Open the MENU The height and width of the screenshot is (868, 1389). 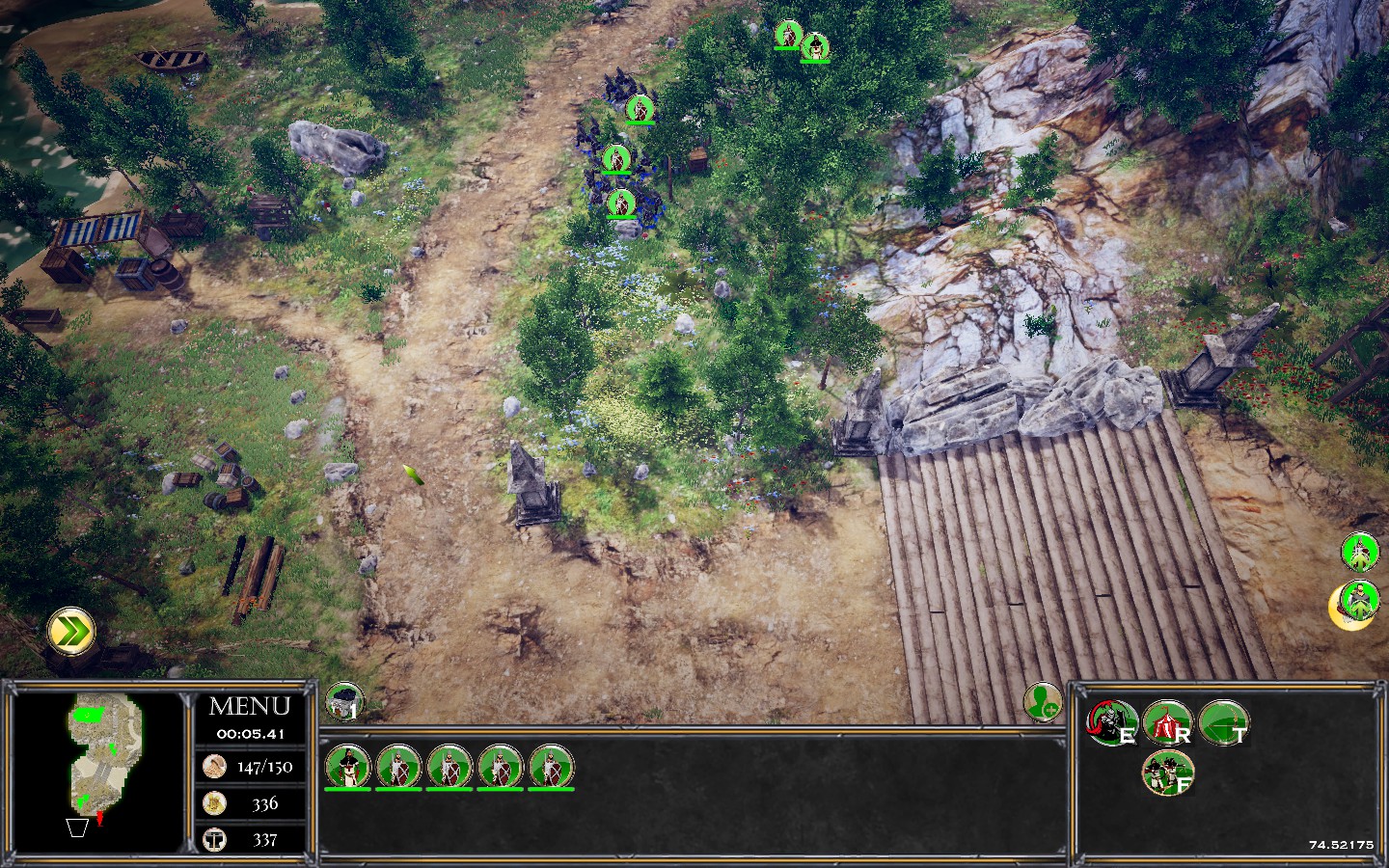(249, 706)
